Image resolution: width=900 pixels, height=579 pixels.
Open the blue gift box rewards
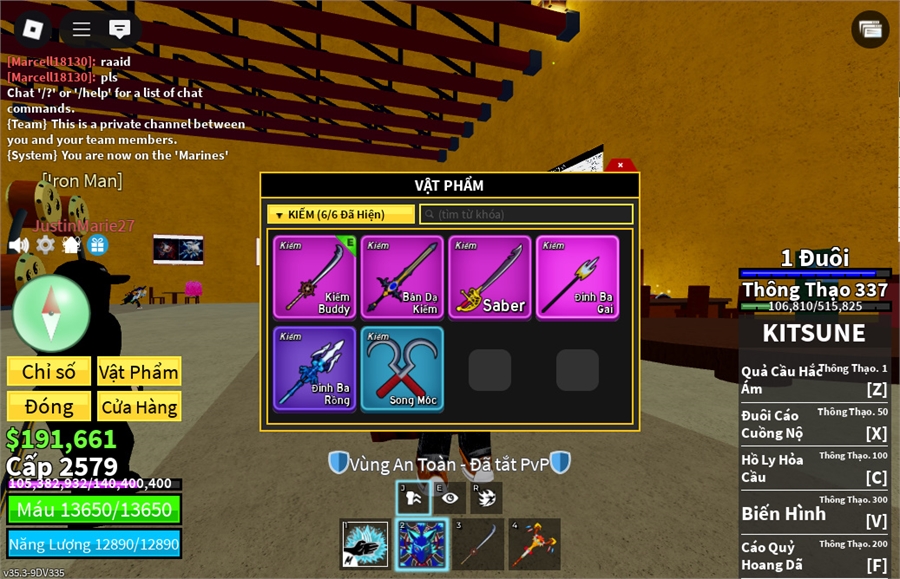[x=97, y=244]
